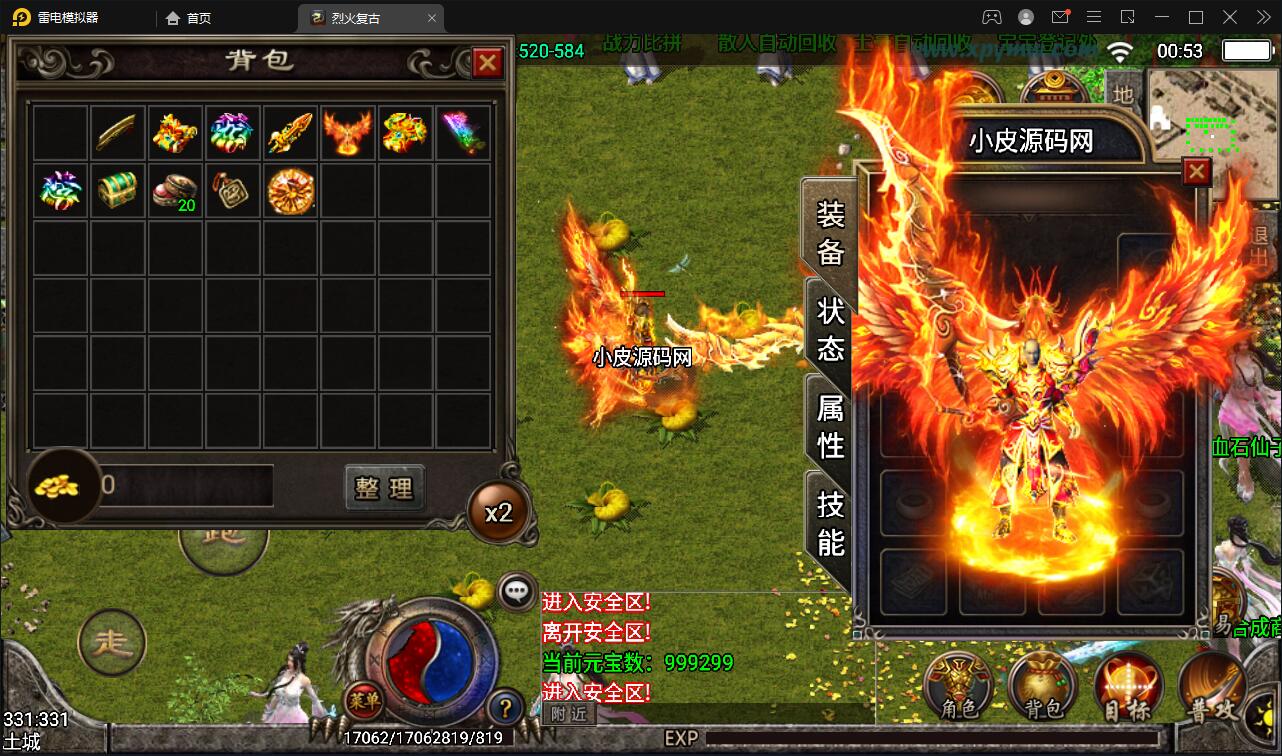
Task: Open the 背包 bag button
Action: click(x=1043, y=688)
